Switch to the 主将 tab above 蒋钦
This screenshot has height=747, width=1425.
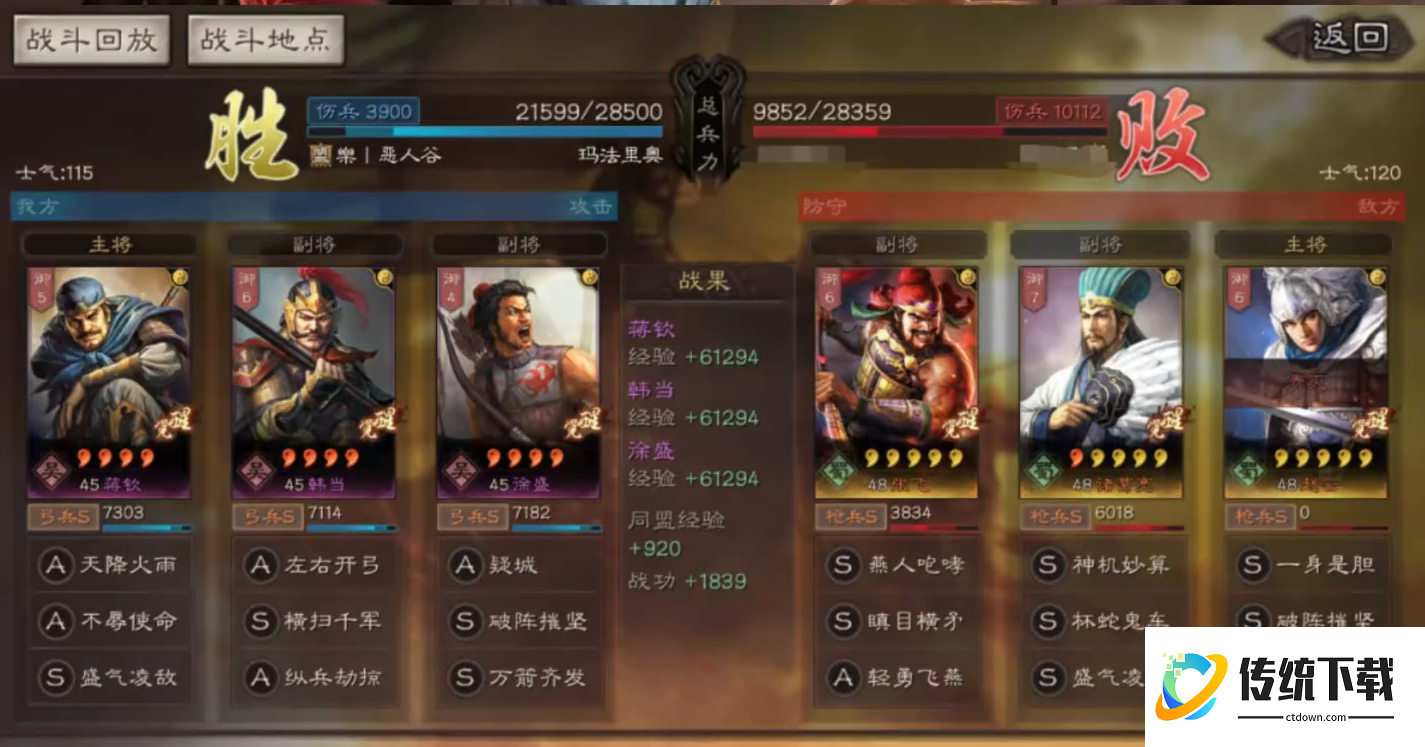[110, 244]
